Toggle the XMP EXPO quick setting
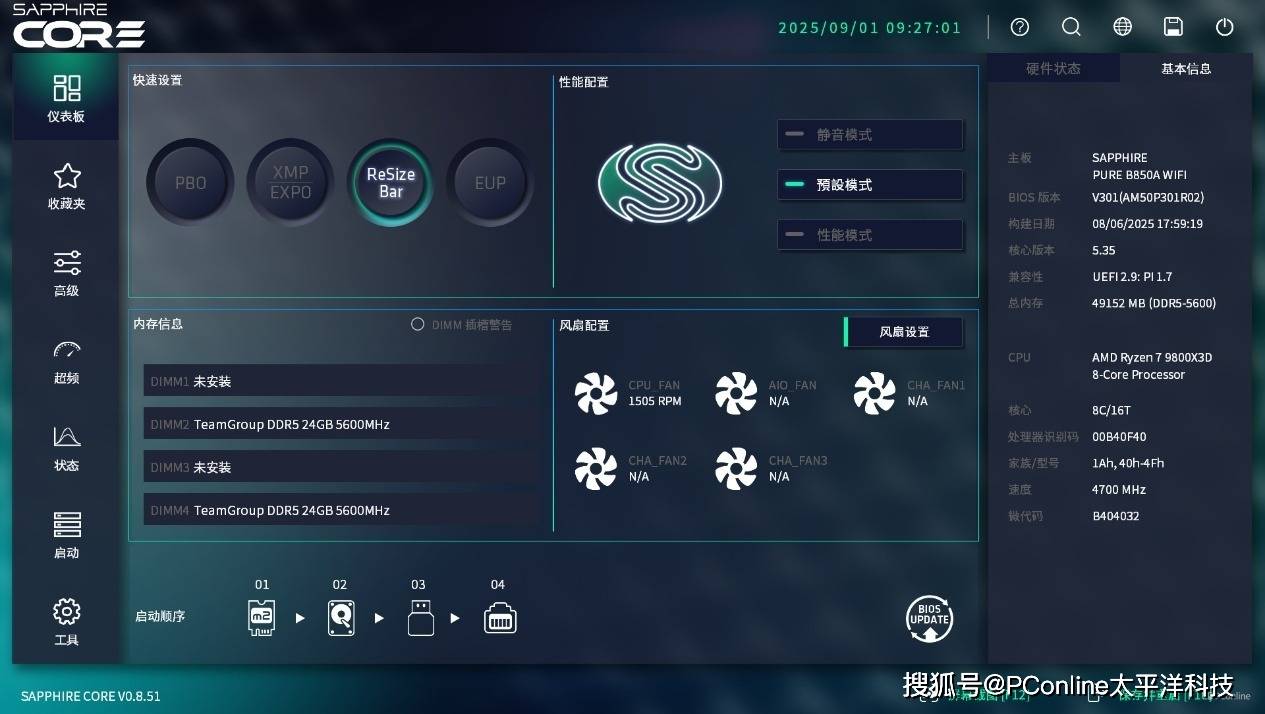Screen dimensions: 1265x714 [x=290, y=183]
